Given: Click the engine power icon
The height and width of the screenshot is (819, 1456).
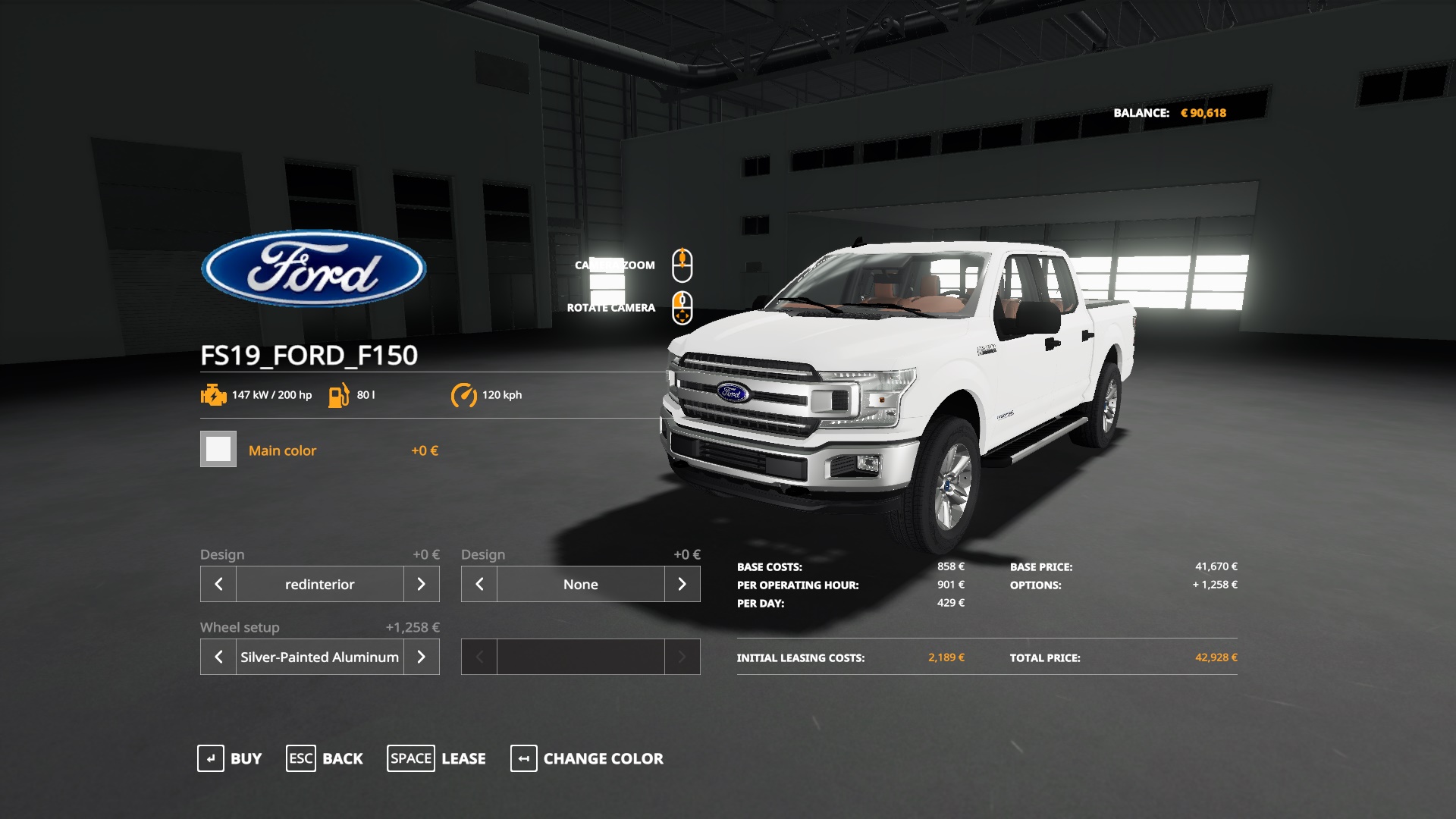Looking at the screenshot, I should click(213, 394).
